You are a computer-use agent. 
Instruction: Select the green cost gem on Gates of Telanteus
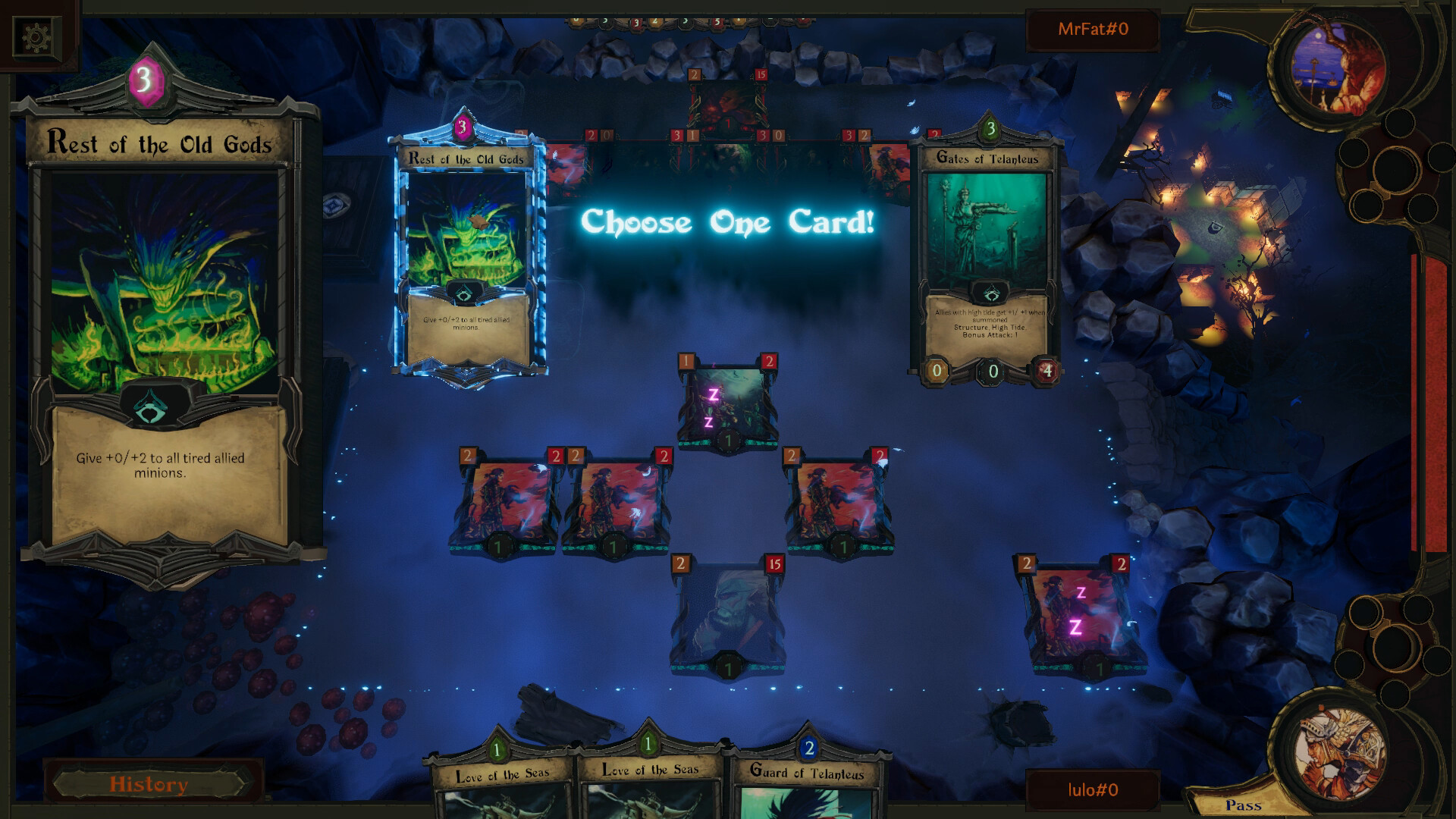990,129
